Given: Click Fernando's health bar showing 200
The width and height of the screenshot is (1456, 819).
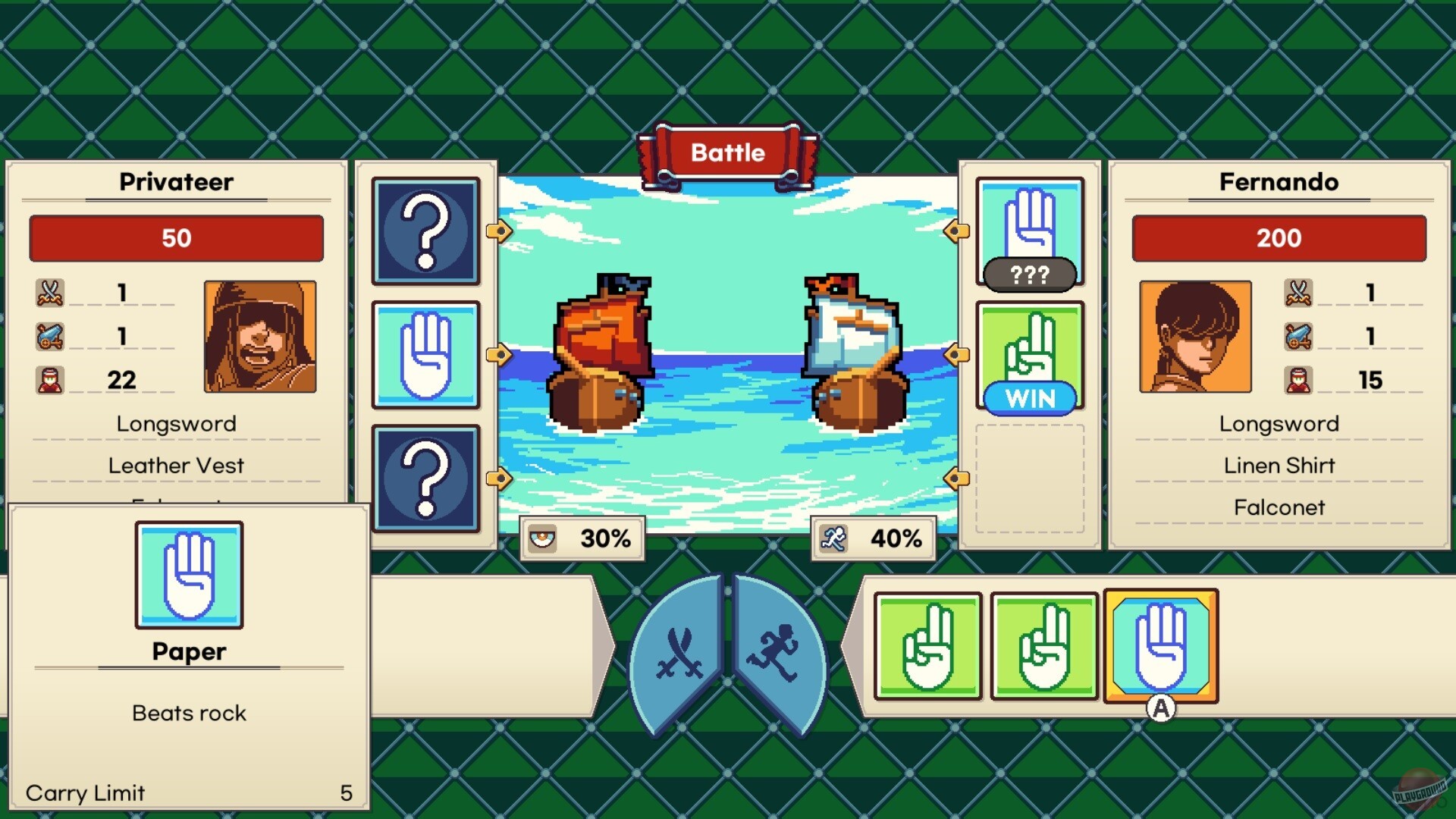Looking at the screenshot, I should [x=1279, y=238].
